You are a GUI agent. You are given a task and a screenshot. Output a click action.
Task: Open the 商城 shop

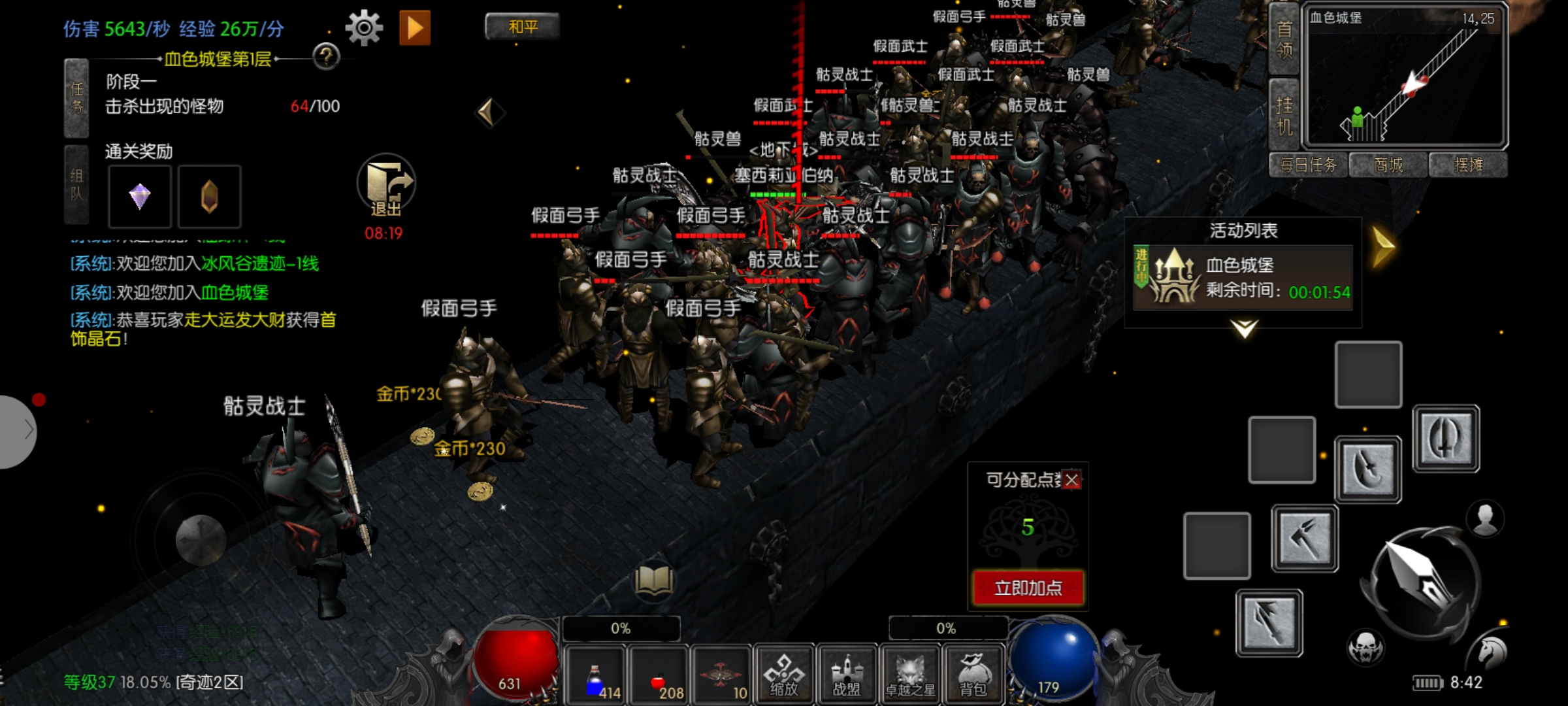pos(1388,165)
